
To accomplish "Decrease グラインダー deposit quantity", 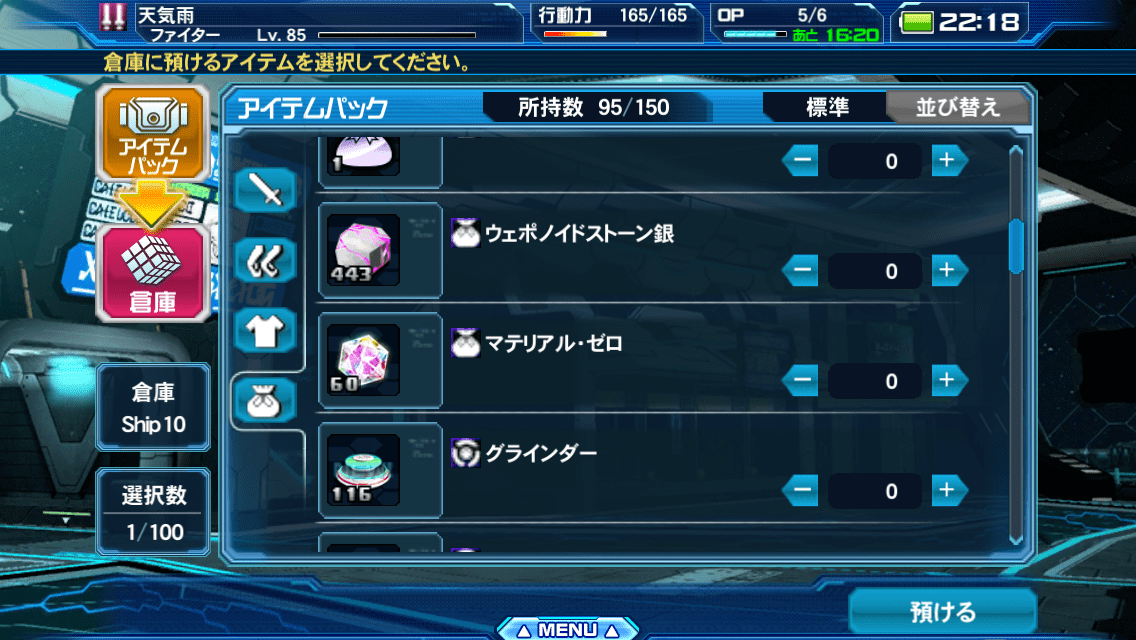I will coord(800,490).
